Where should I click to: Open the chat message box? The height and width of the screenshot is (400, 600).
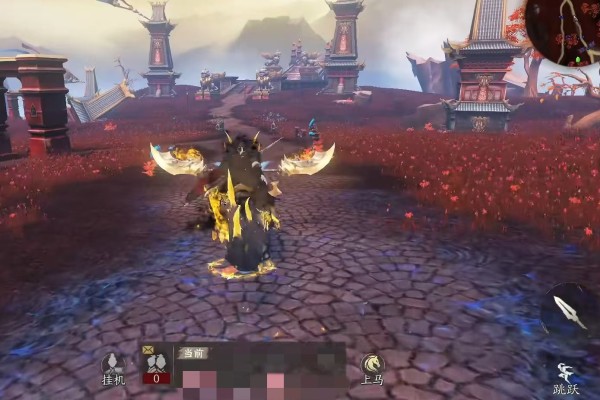click(x=262, y=374)
